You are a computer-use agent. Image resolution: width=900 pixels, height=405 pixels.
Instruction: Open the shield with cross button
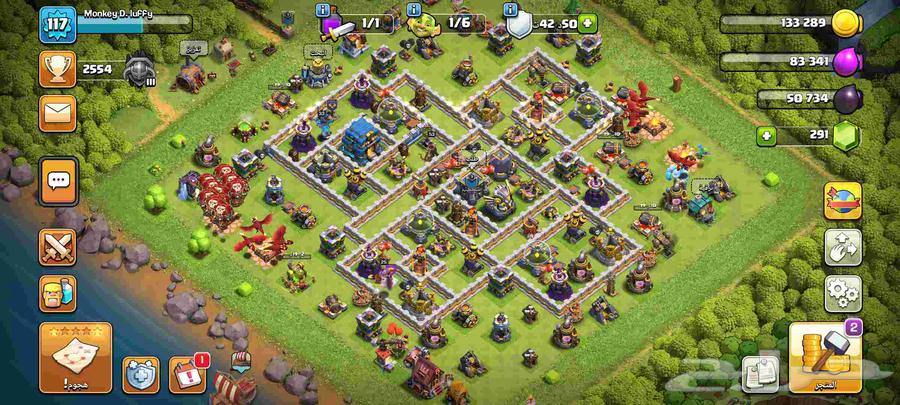[x=141, y=375]
